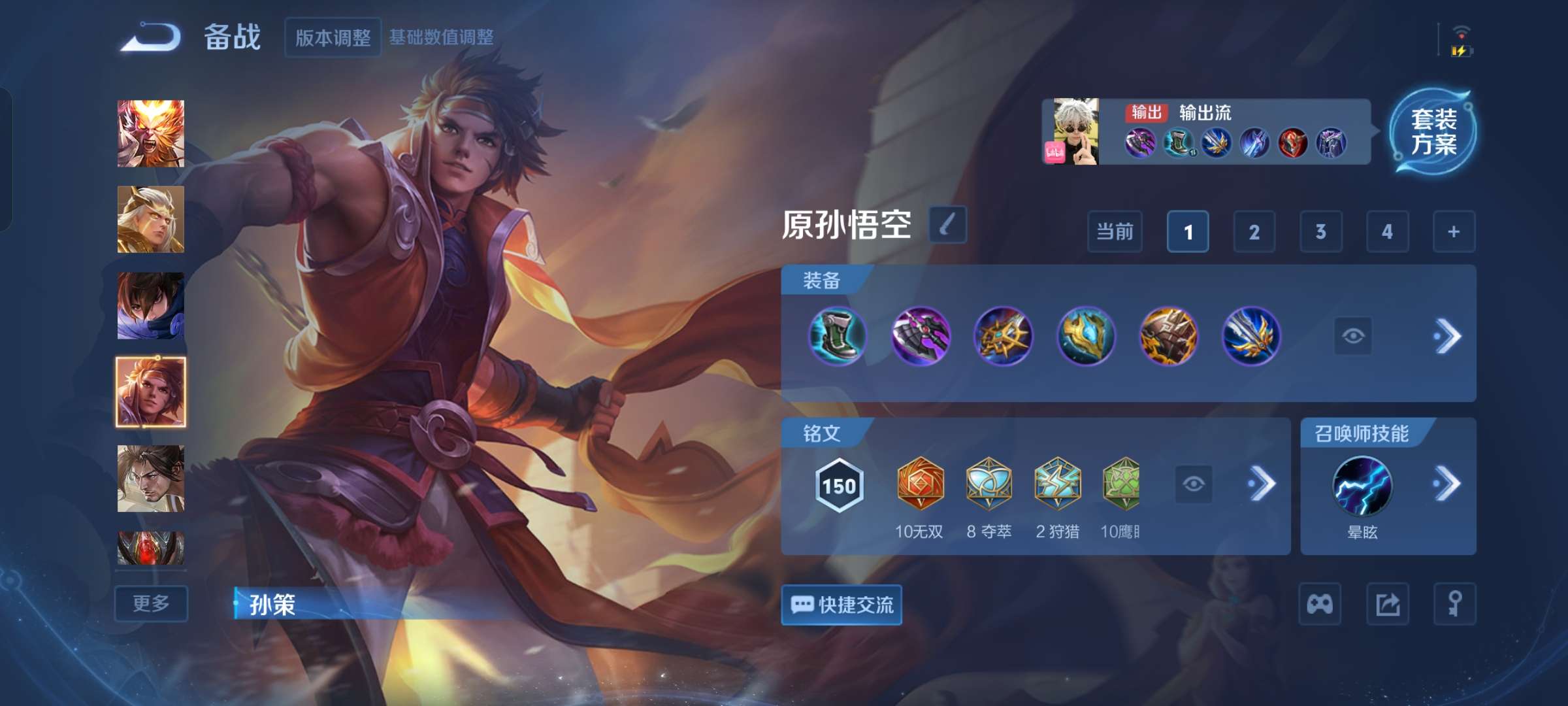Viewport: 1568px width, 706px height.
Task: Switch to build plan tab 2
Action: [1255, 231]
